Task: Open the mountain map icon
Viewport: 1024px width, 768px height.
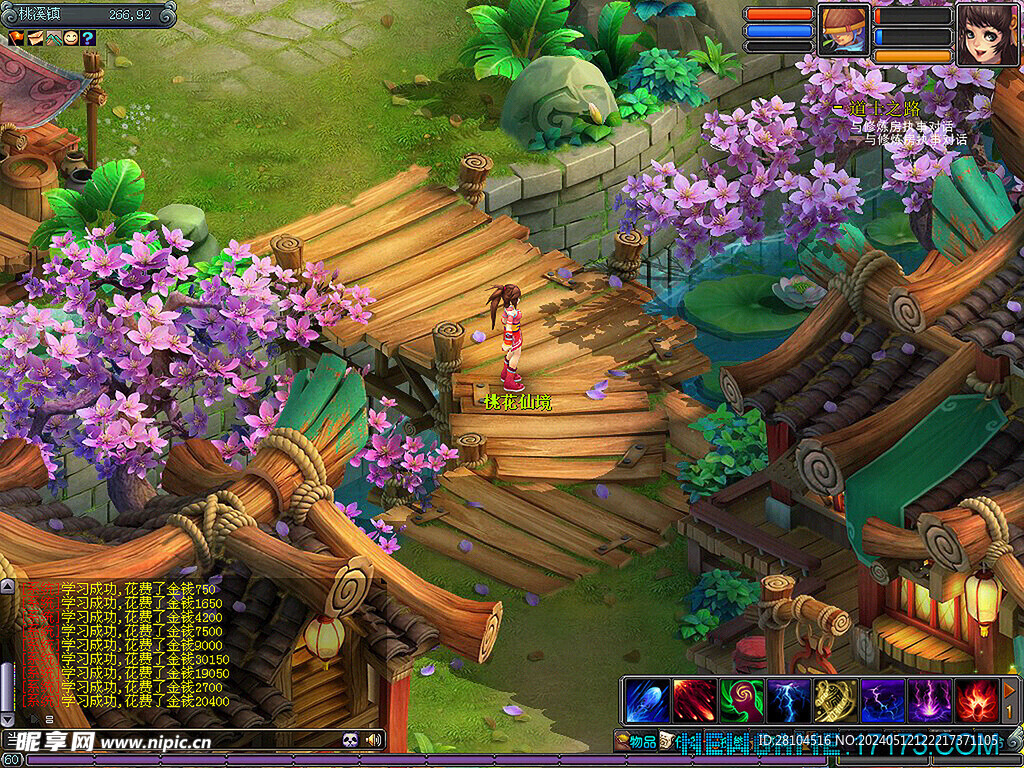Action: click(52, 38)
